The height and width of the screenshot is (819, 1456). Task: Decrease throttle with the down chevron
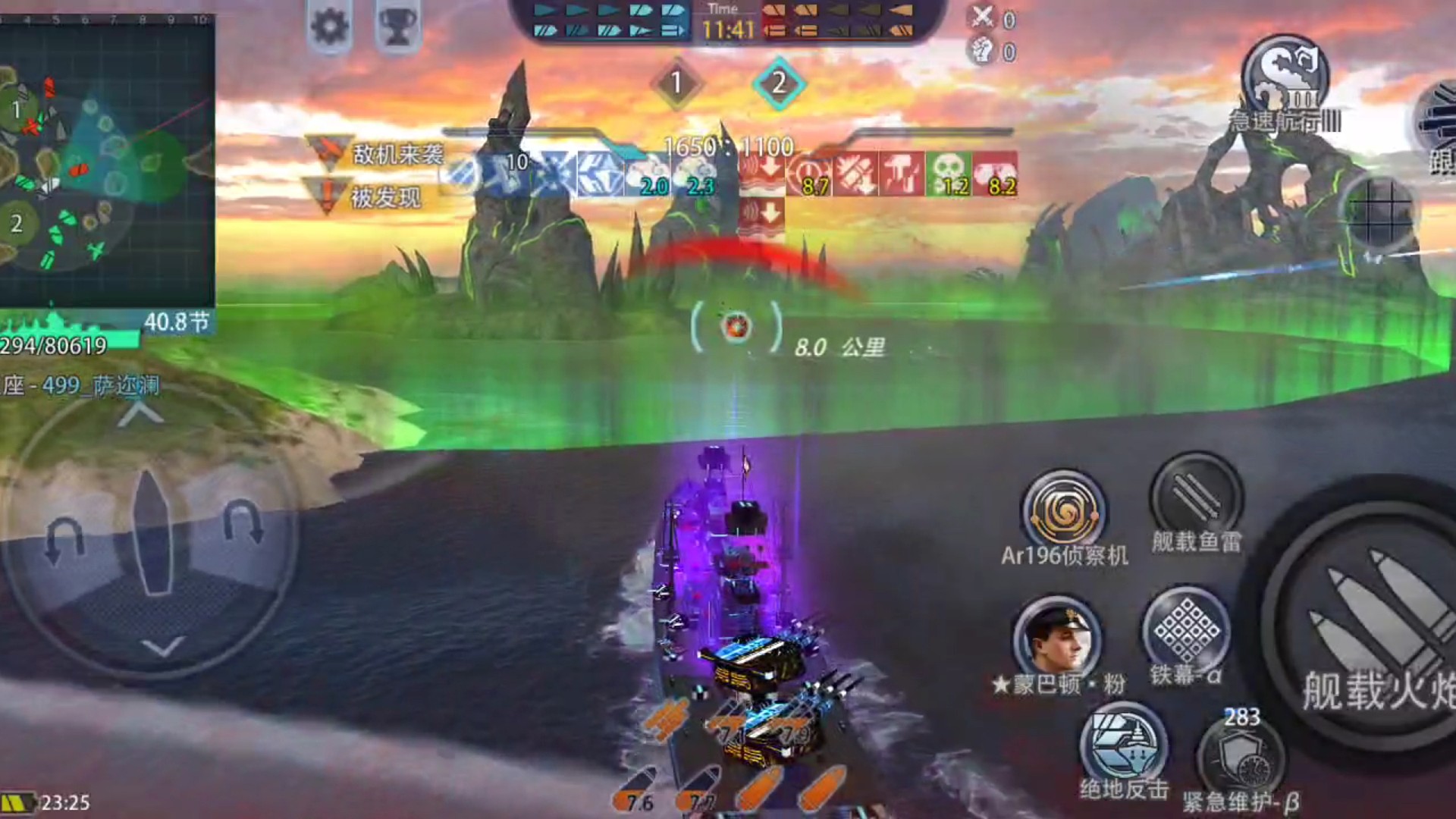tap(163, 647)
